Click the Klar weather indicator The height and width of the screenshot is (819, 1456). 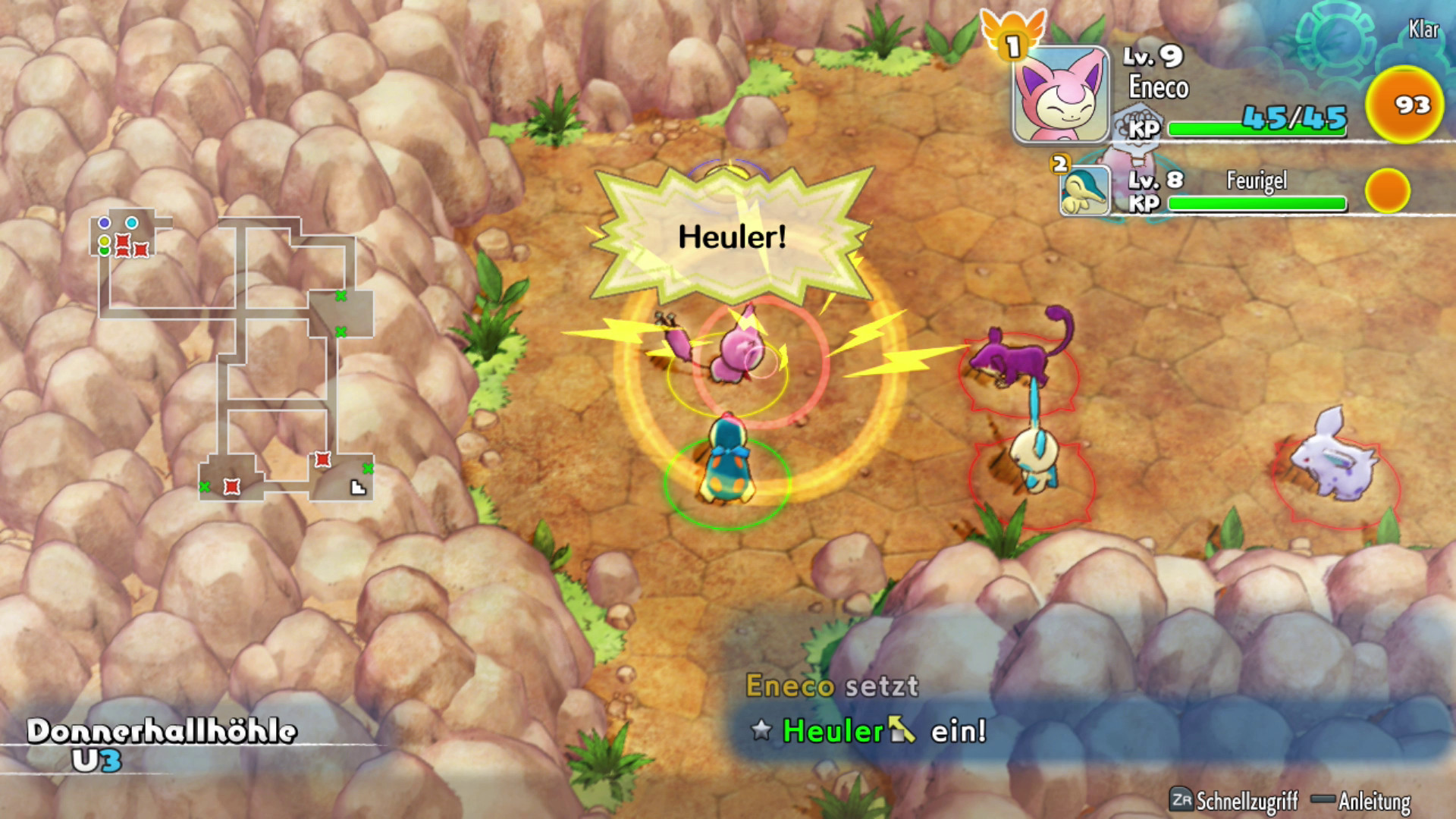tap(1423, 30)
